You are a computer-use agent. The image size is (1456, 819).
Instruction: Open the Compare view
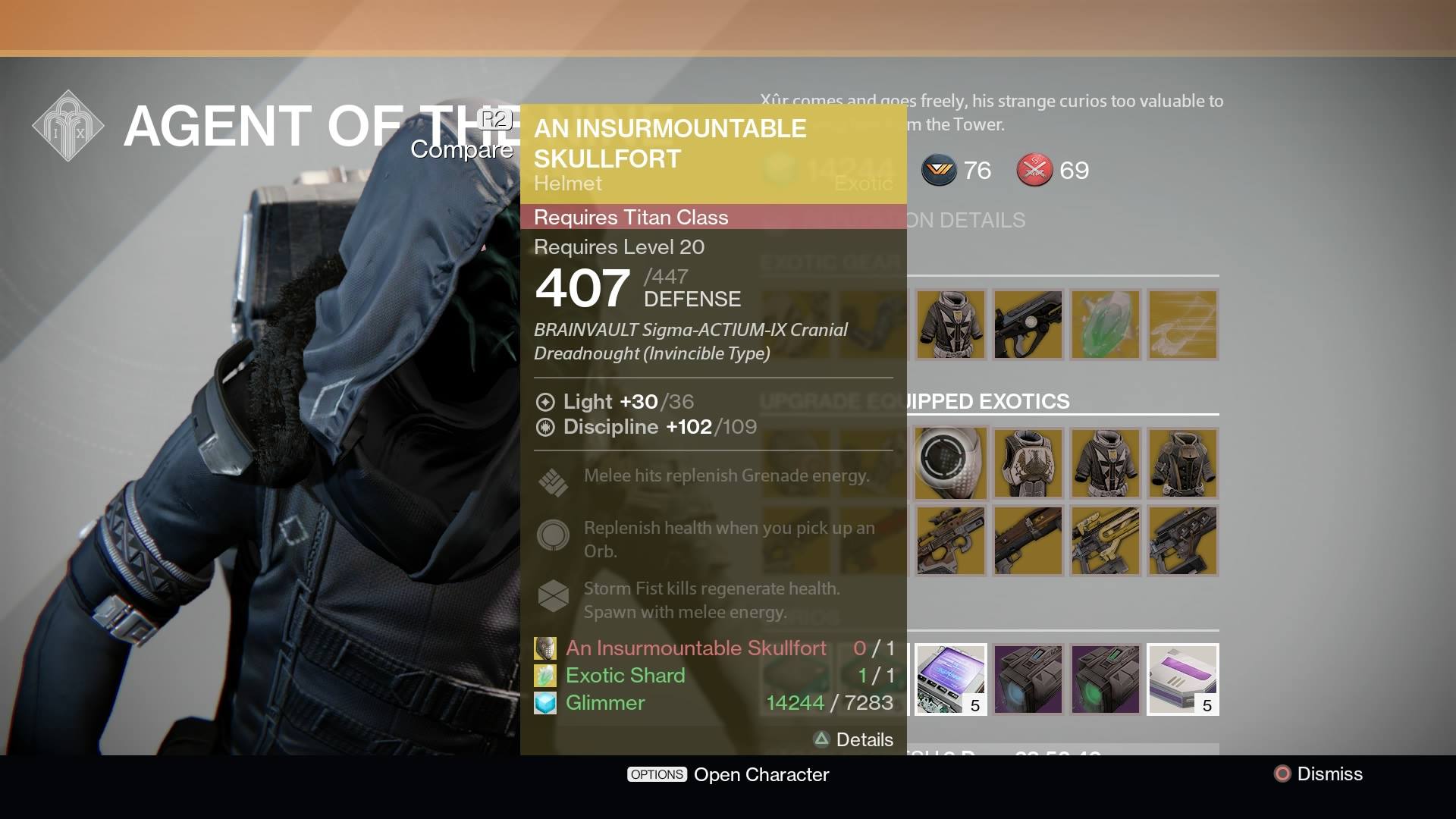(461, 150)
